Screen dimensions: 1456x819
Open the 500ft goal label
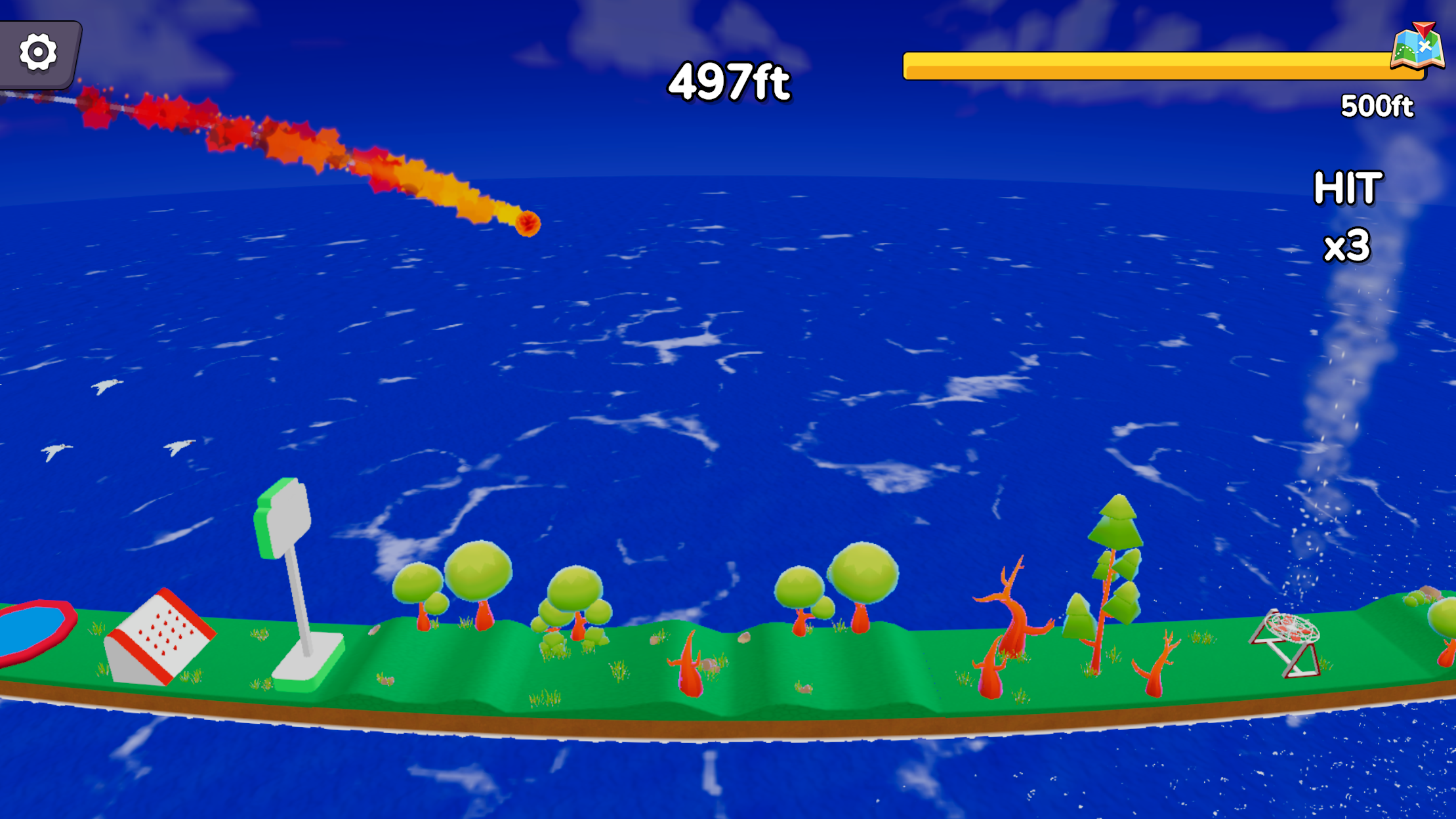pos(1378,106)
